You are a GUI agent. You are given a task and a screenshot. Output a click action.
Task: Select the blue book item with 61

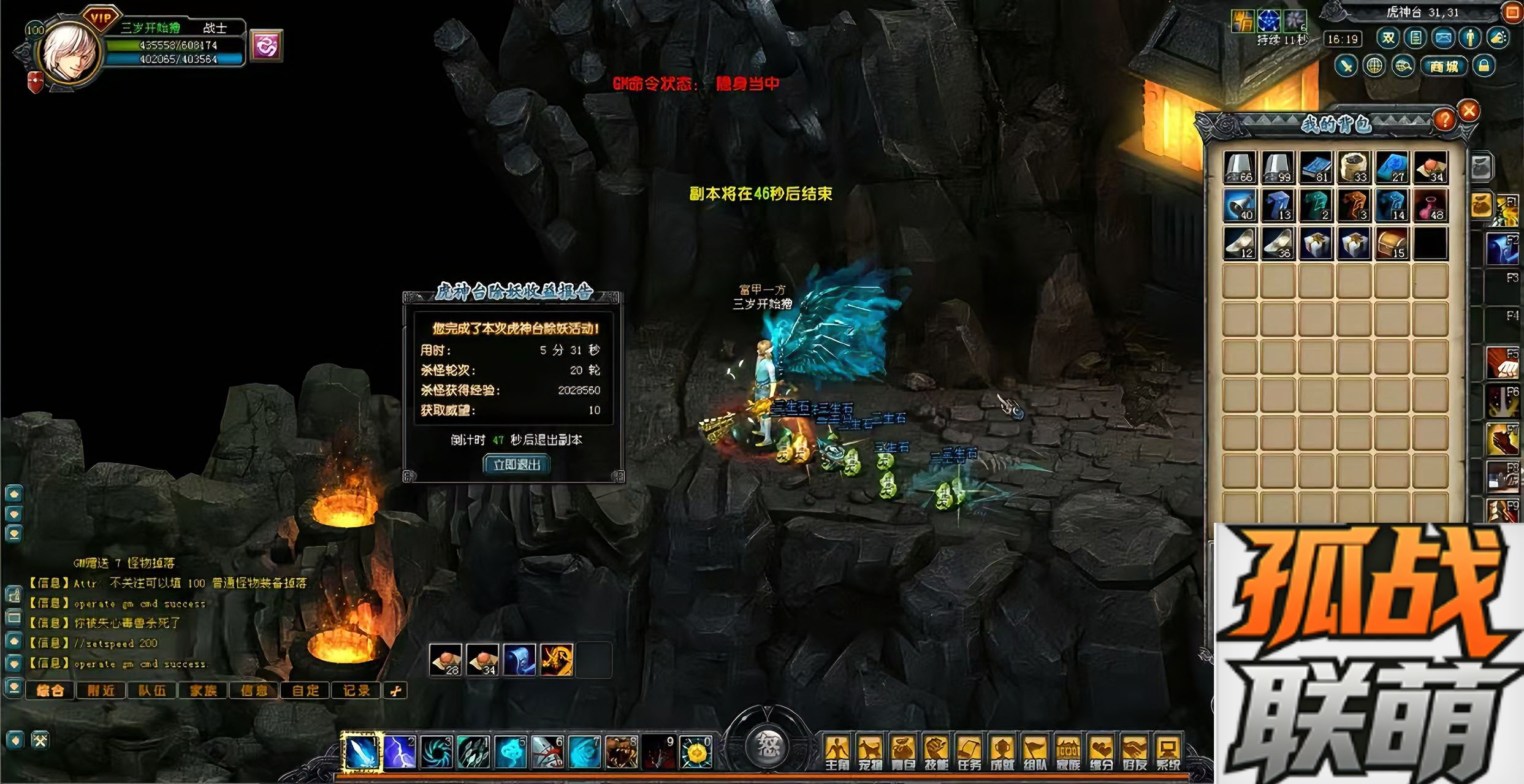(1316, 167)
